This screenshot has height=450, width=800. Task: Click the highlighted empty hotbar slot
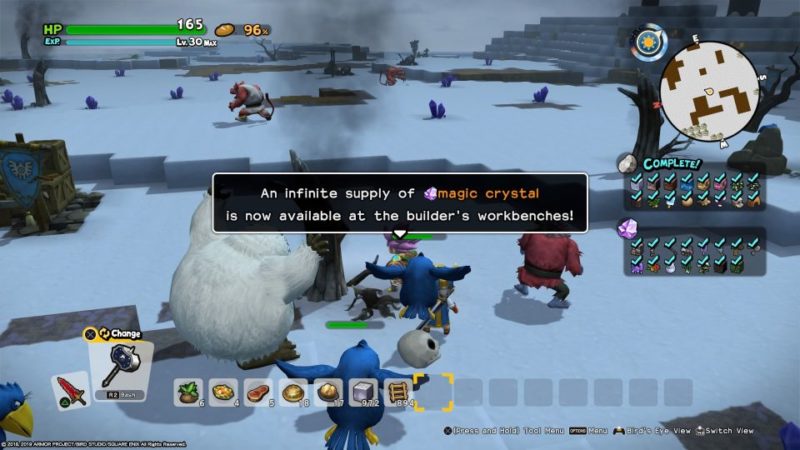pyautogui.click(x=433, y=392)
